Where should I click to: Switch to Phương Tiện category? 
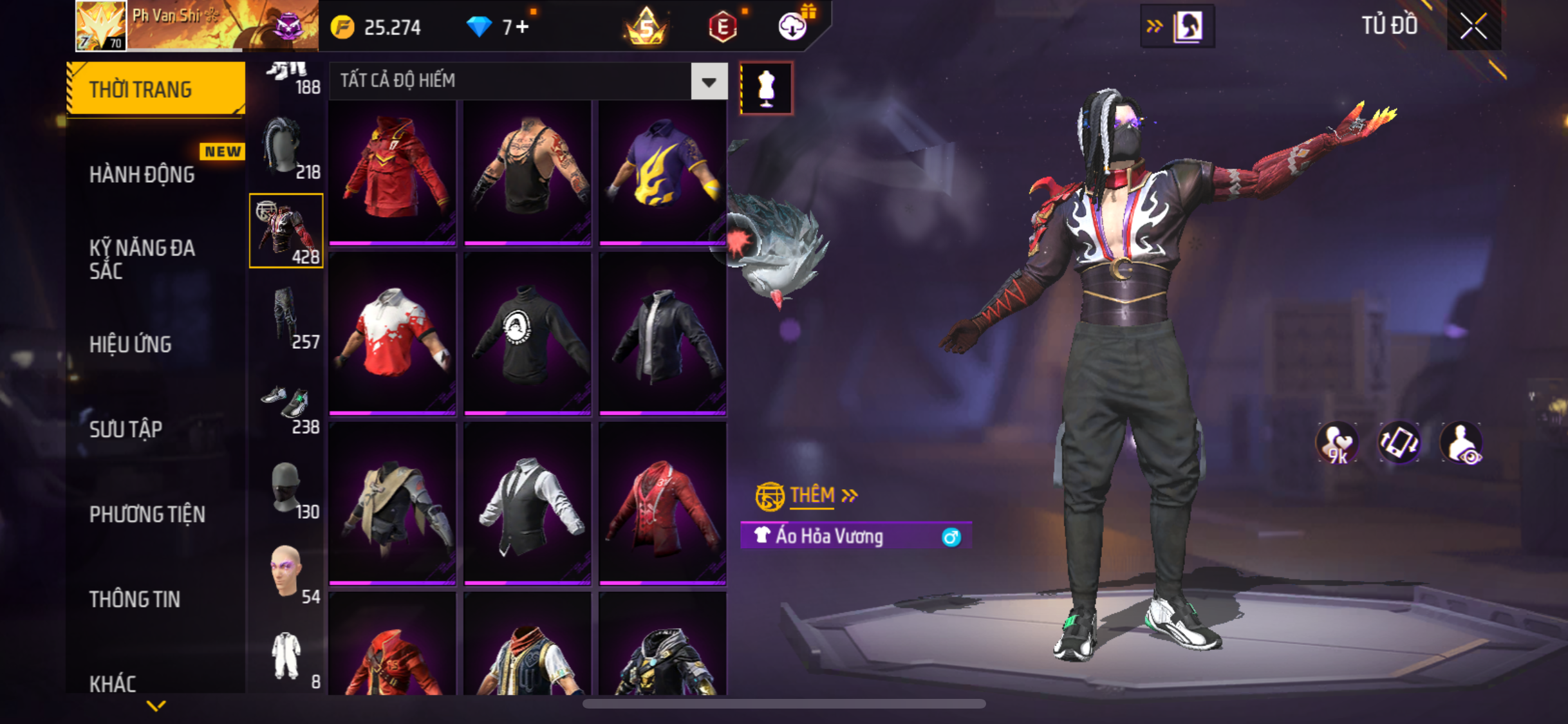pyautogui.click(x=147, y=514)
